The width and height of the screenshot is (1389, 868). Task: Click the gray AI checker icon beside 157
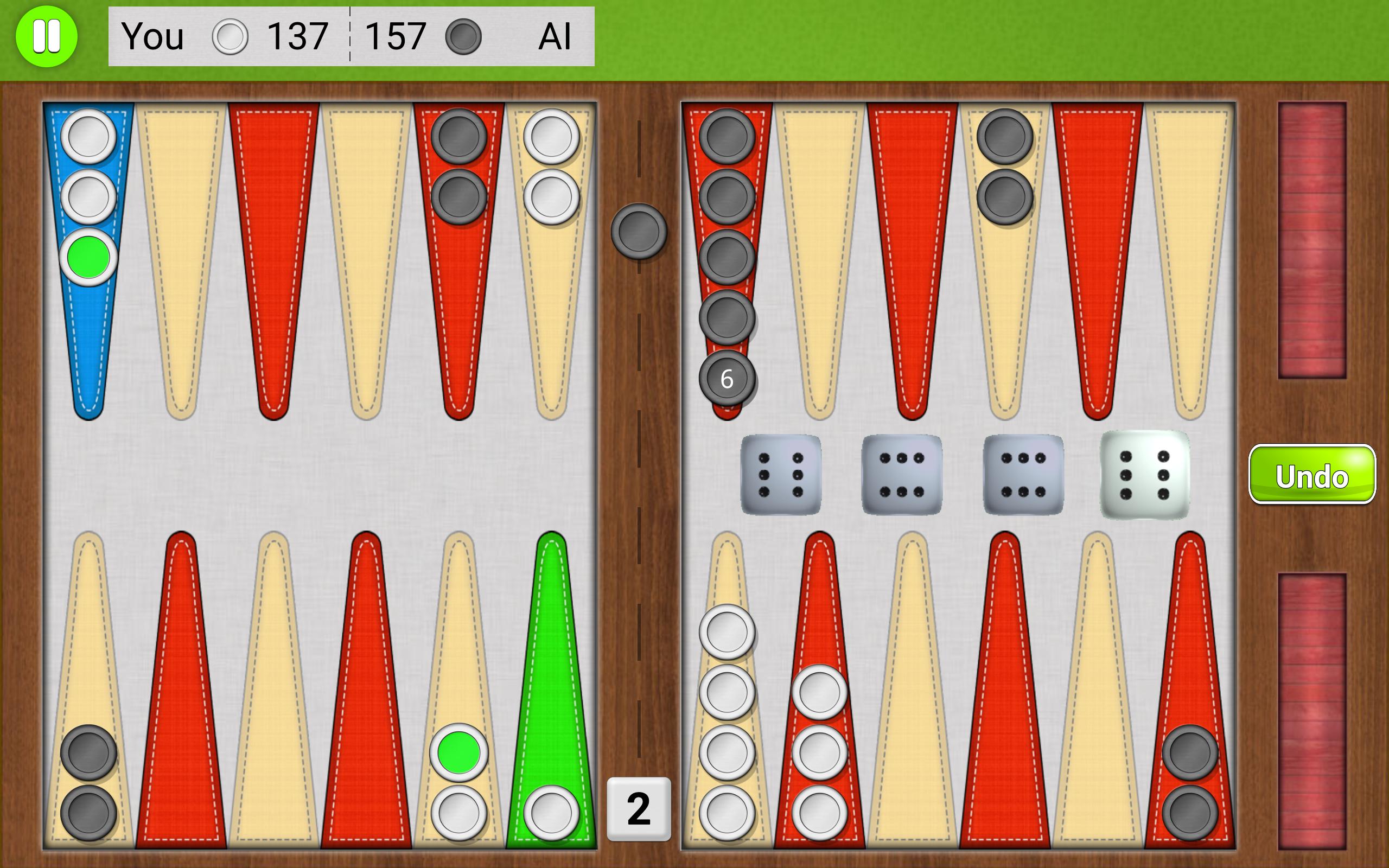[465, 37]
